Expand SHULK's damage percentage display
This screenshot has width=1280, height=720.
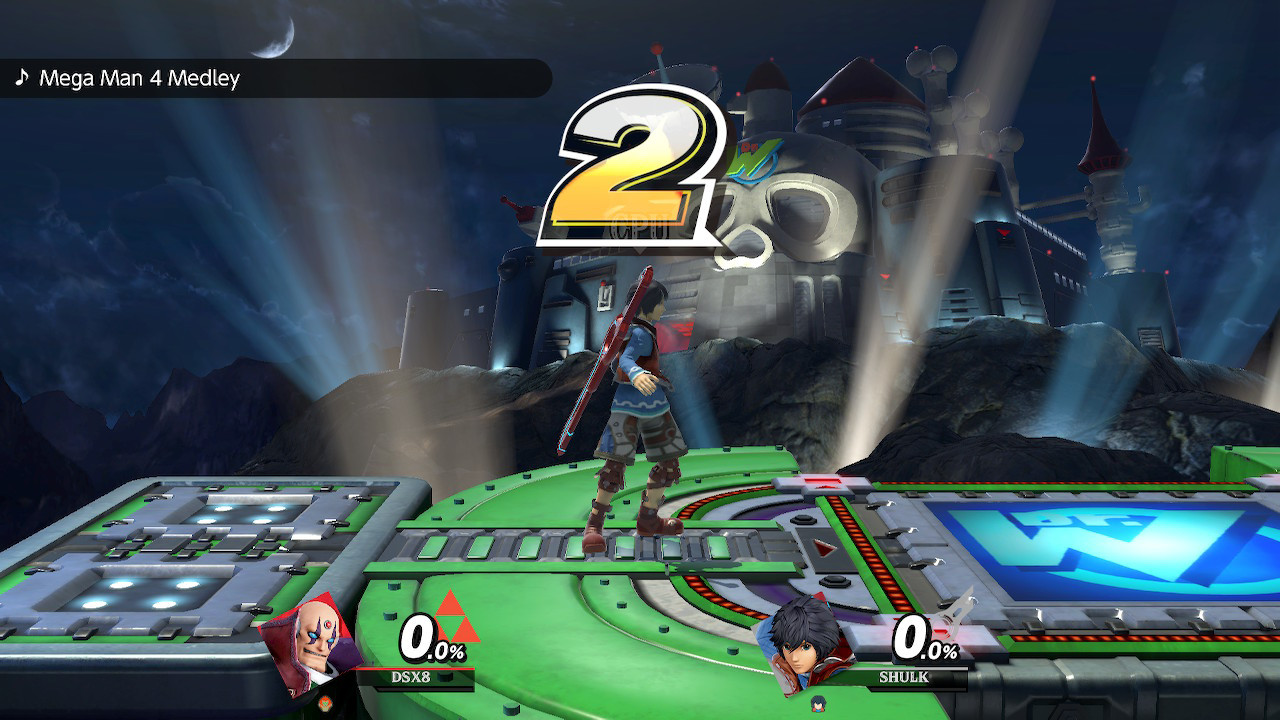point(925,640)
